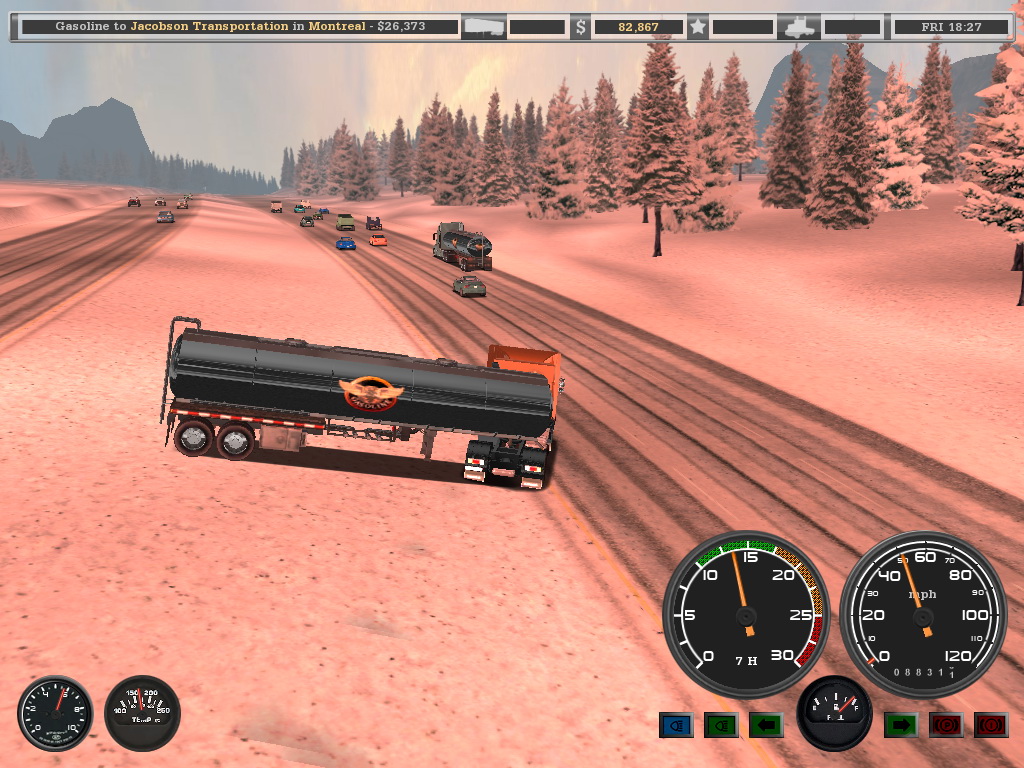Click the red brake warning exclamation indicator
The width and height of the screenshot is (1024, 768).
click(x=991, y=725)
